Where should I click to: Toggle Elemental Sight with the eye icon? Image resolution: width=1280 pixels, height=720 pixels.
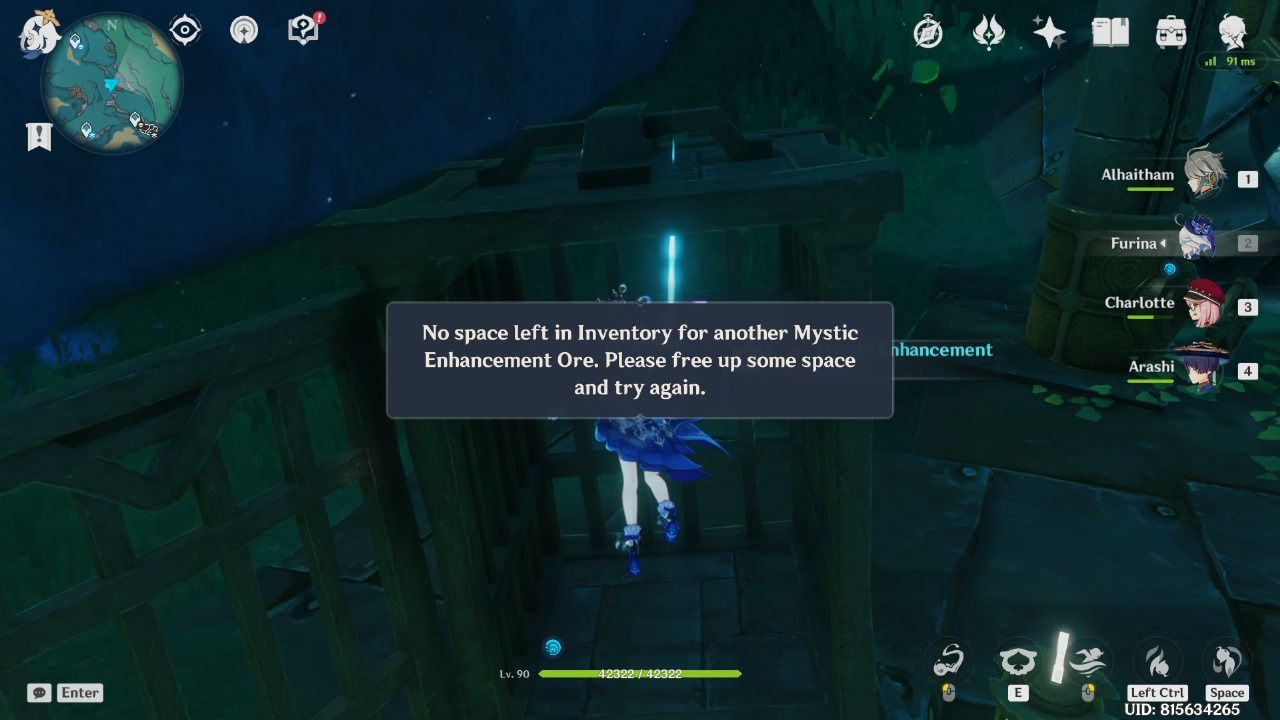[183, 30]
